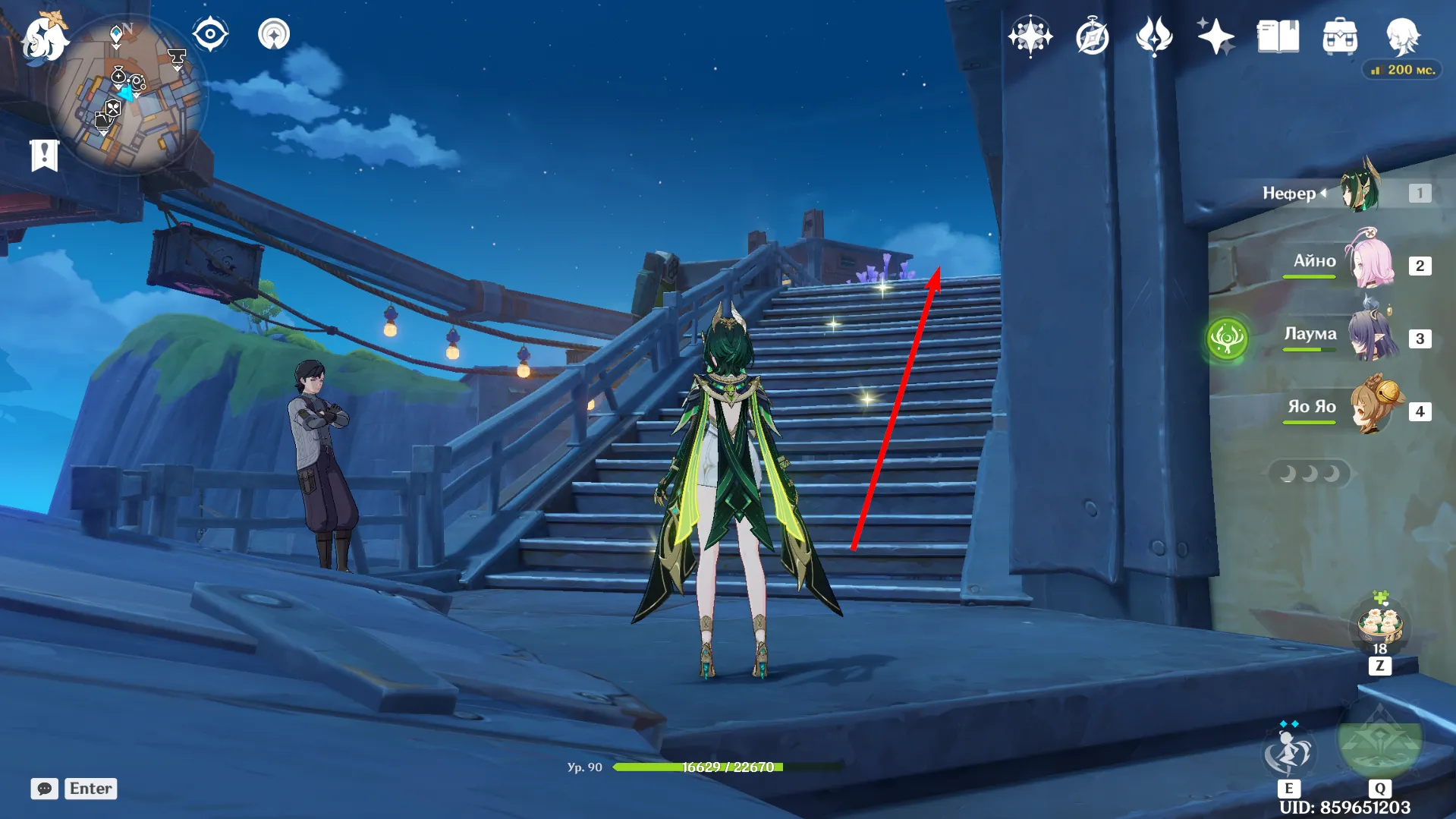The image size is (1456, 819).
Task: Open the sparkle star icon in top bar
Action: [x=1215, y=36]
